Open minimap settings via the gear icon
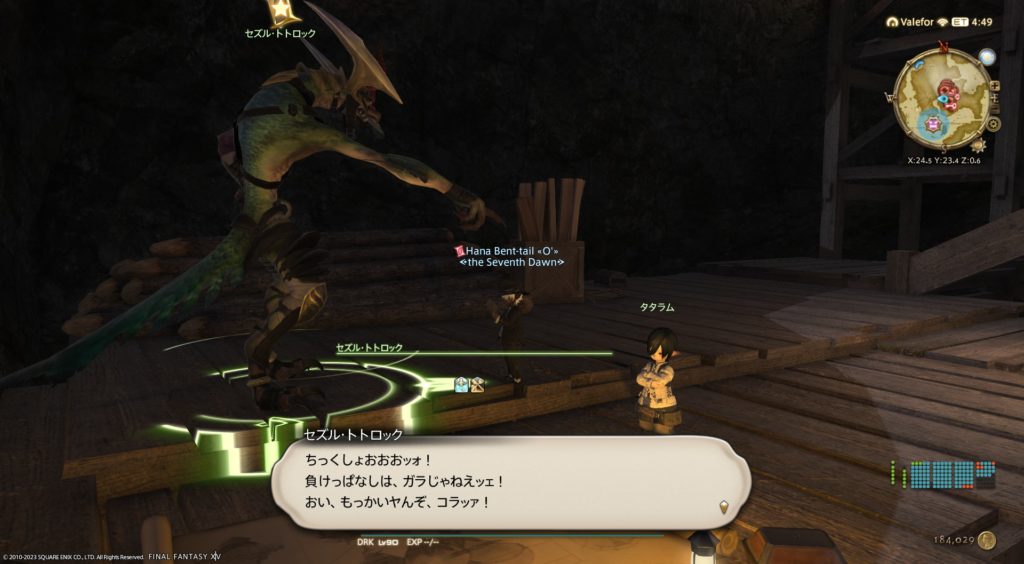 tap(994, 124)
